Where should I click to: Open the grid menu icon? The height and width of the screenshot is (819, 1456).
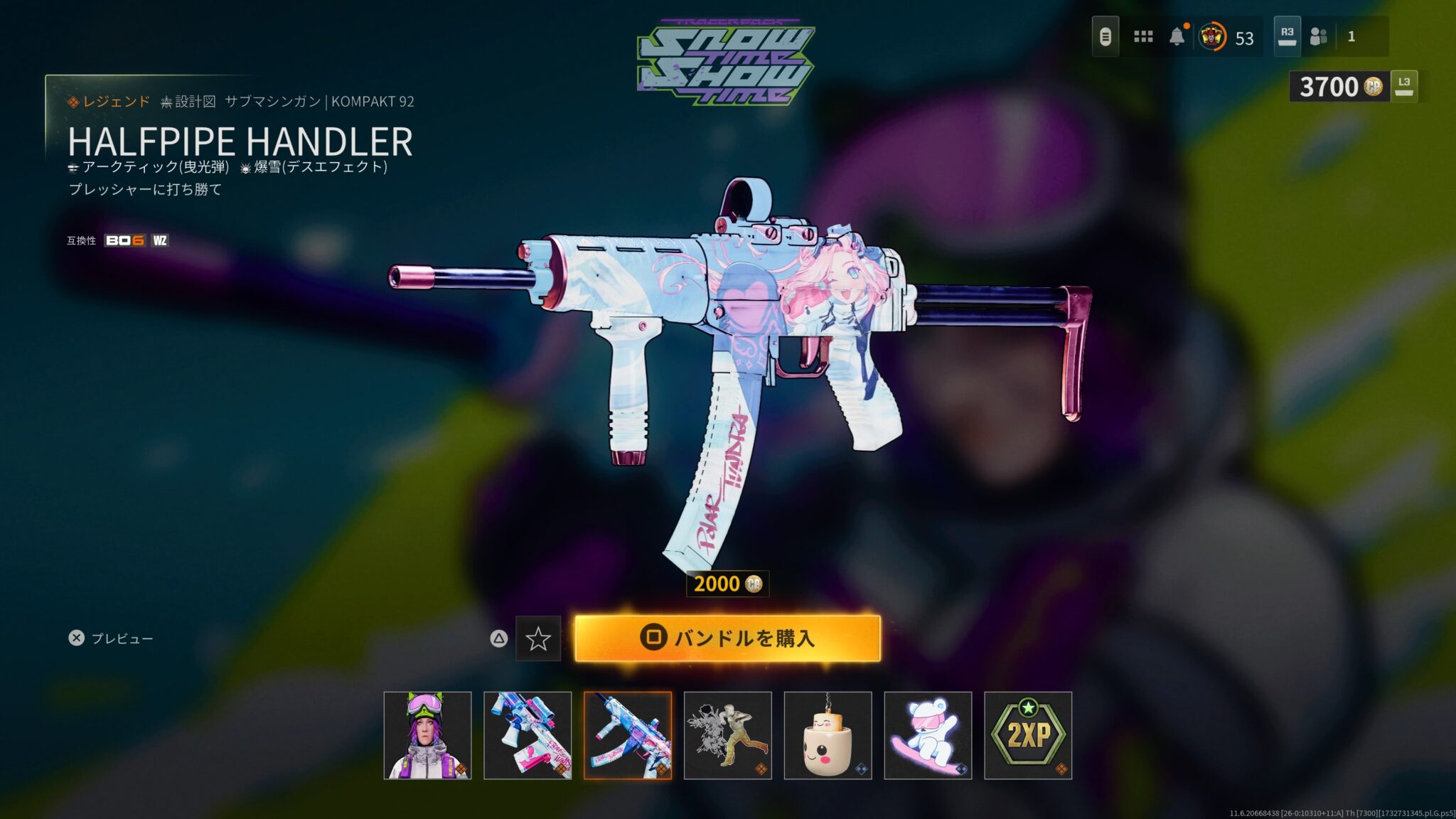point(1143,36)
